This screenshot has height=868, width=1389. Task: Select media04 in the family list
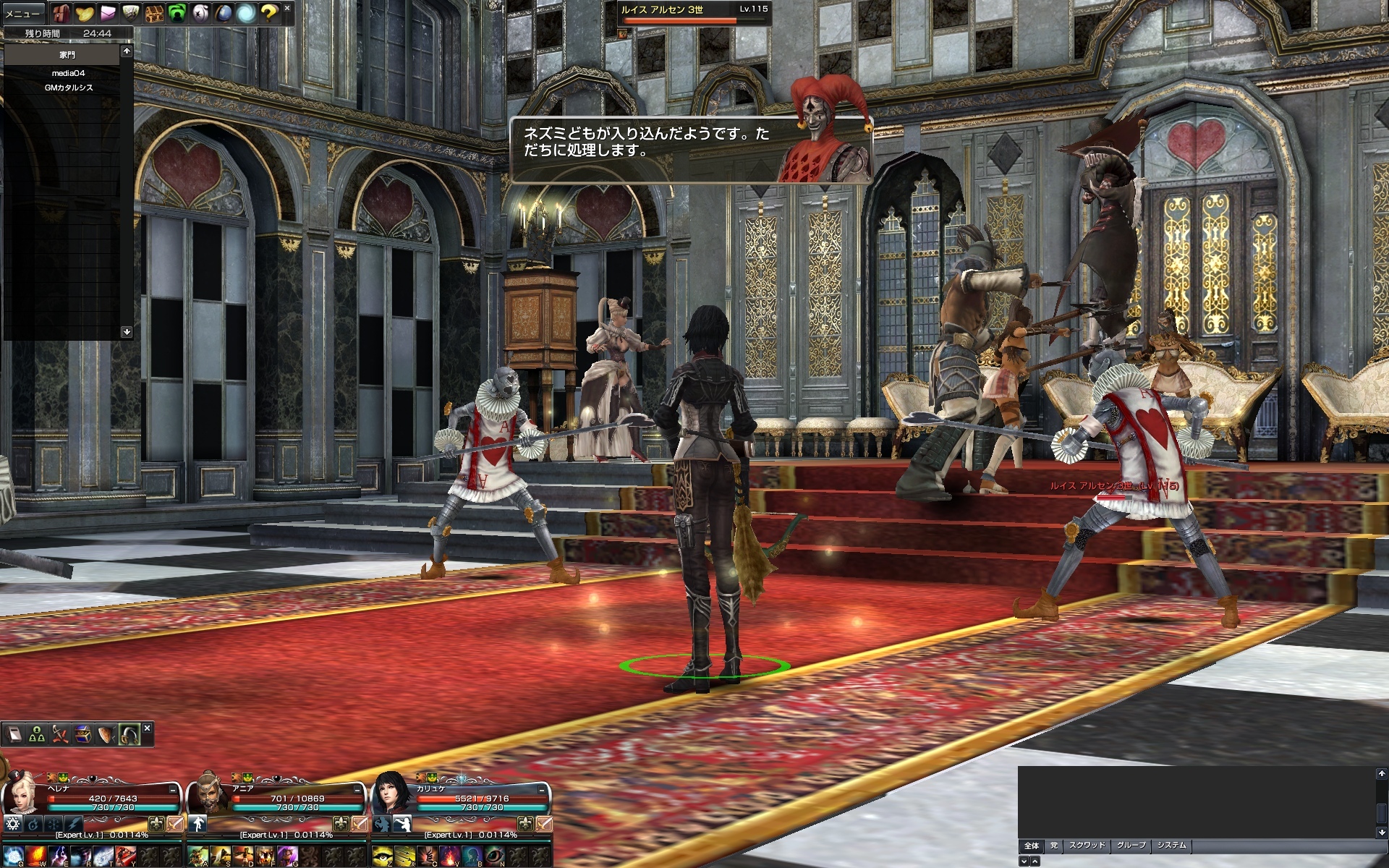pos(68,73)
